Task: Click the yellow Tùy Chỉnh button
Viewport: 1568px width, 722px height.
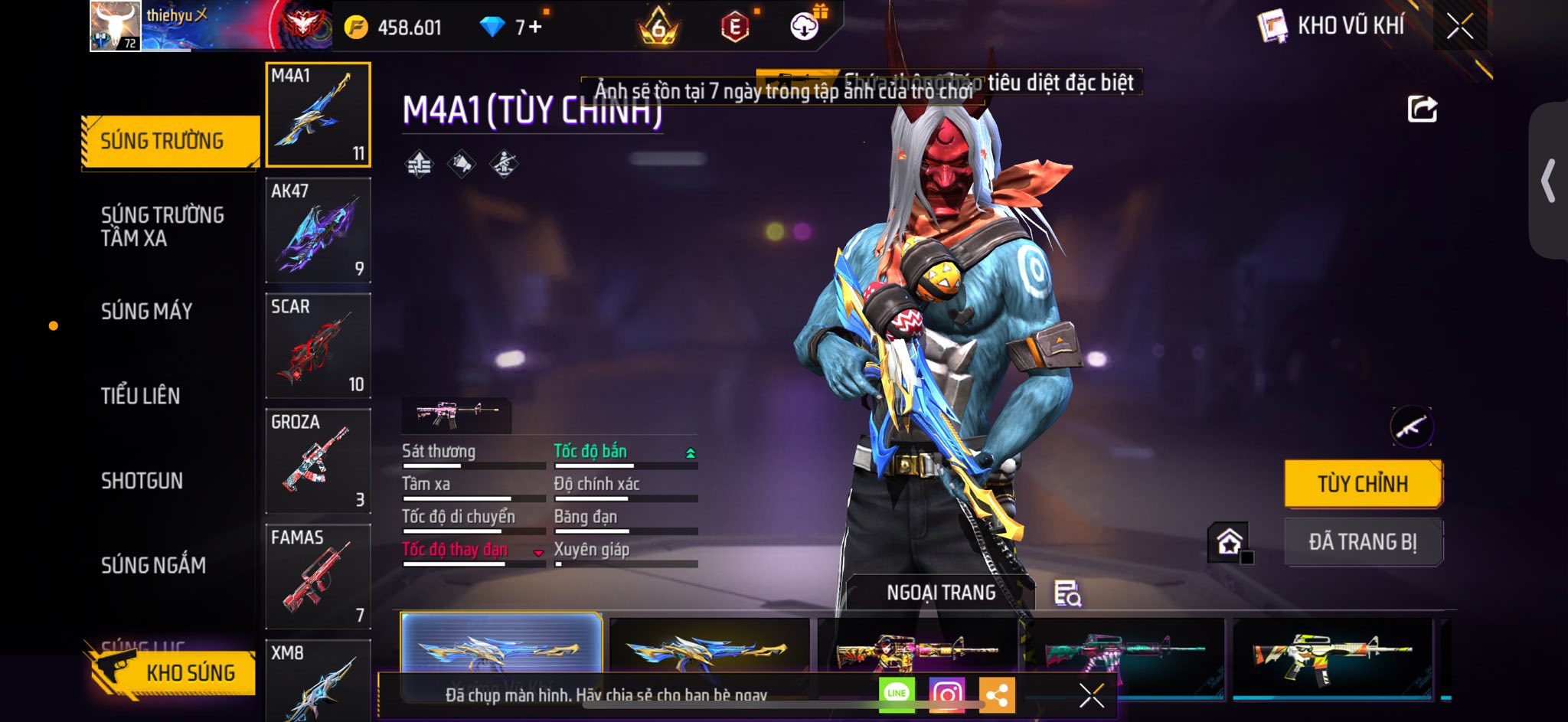Action: click(x=1363, y=484)
